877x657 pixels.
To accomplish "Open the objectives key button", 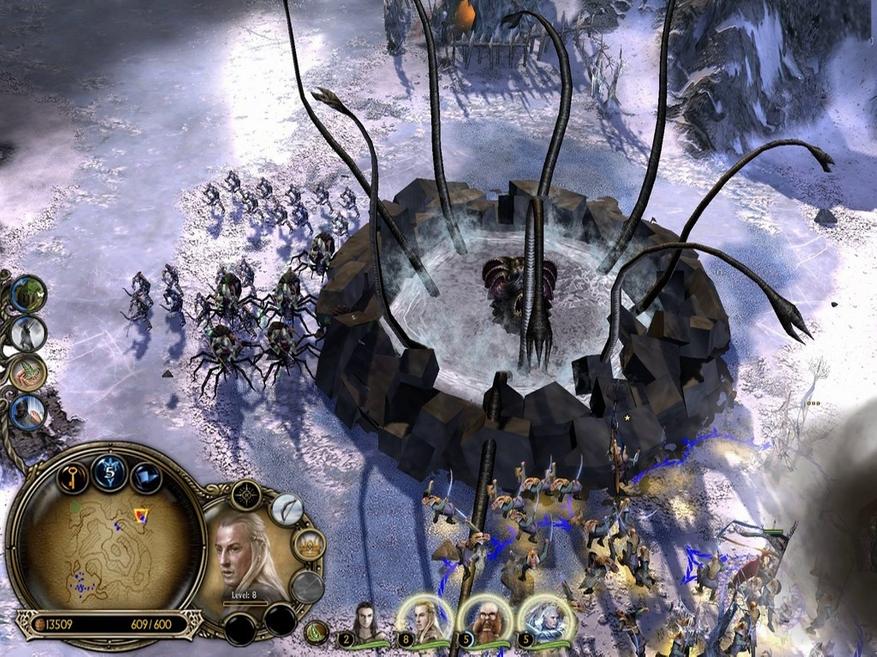I will coord(72,476).
